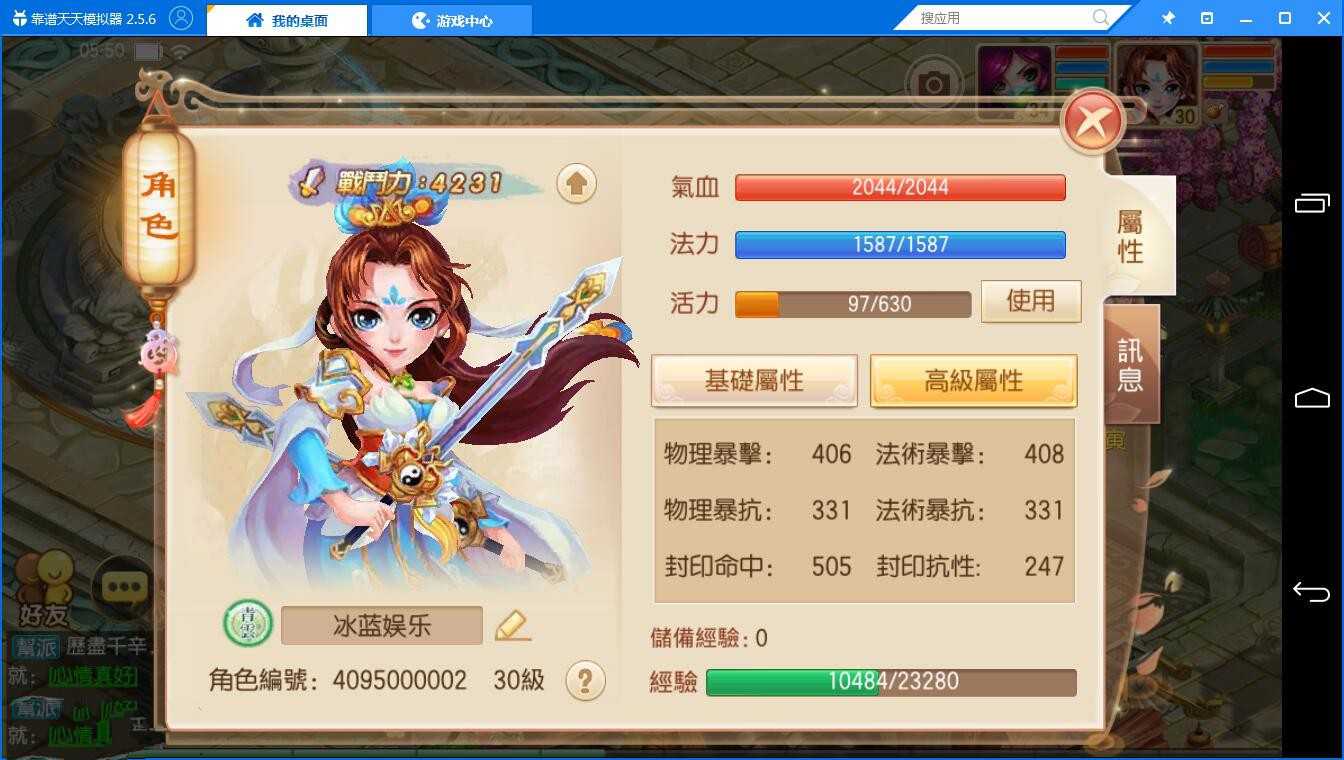Click the pencil icon to edit name 冰蓝娱乐
Viewport: 1344px width, 760px height.
(512, 625)
